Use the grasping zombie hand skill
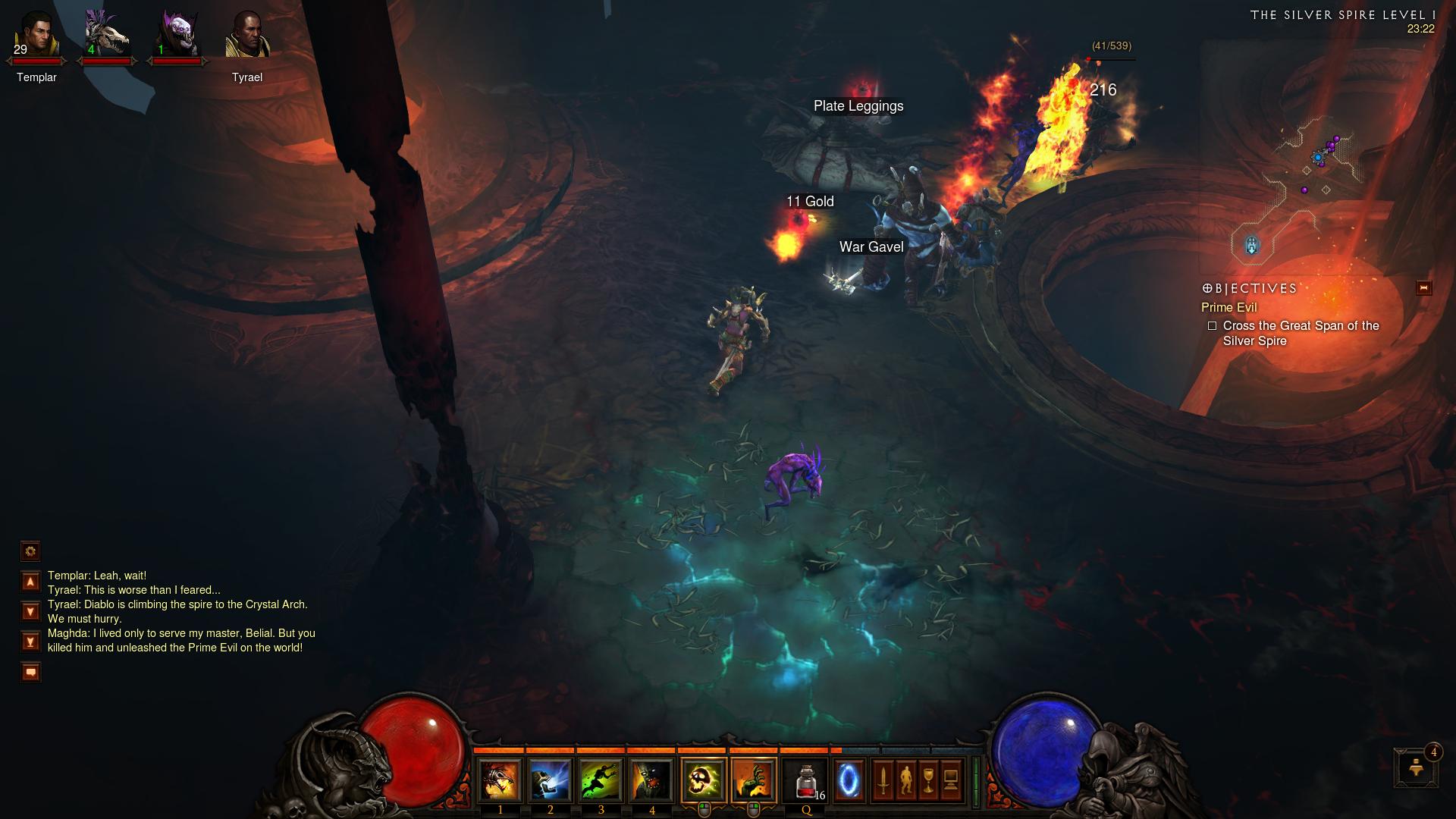Image resolution: width=1456 pixels, height=819 pixels. [x=754, y=780]
